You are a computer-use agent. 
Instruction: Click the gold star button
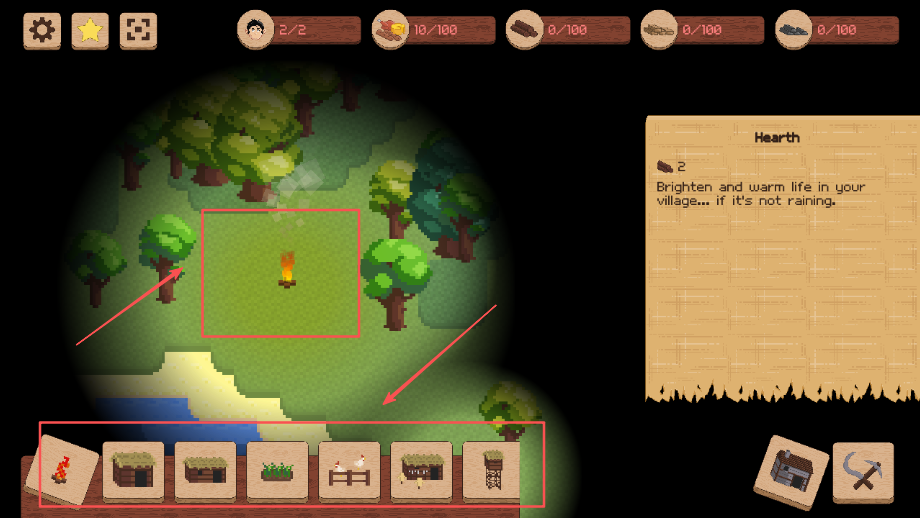(91, 30)
